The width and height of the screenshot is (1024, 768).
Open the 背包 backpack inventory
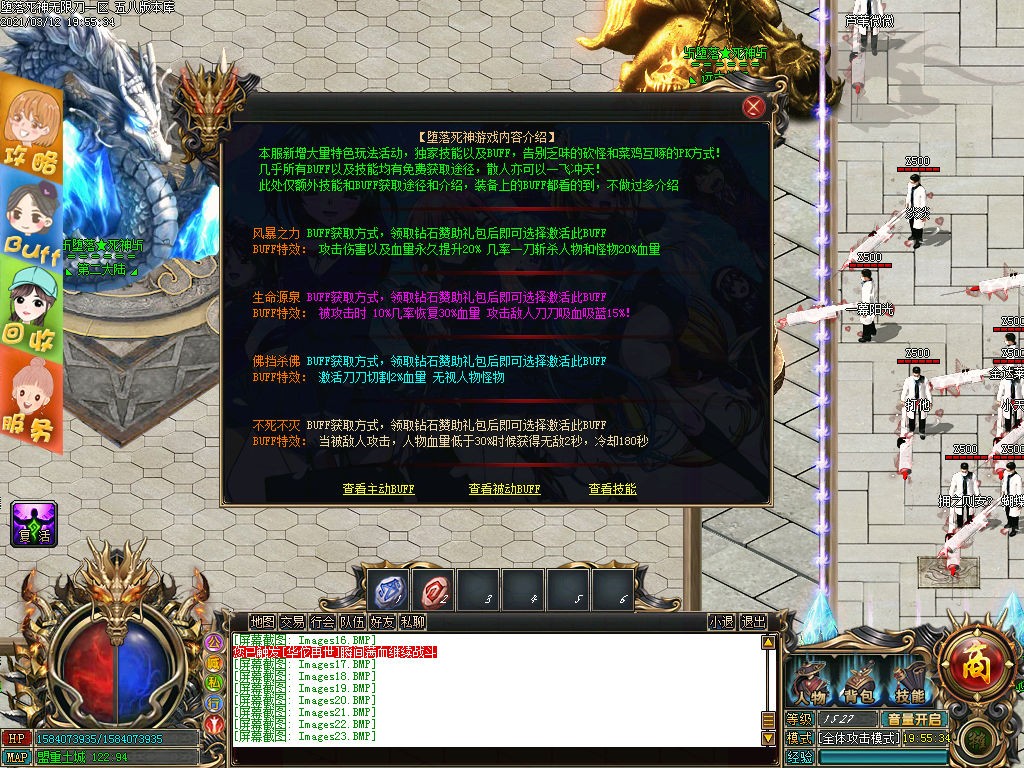click(x=858, y=683)
